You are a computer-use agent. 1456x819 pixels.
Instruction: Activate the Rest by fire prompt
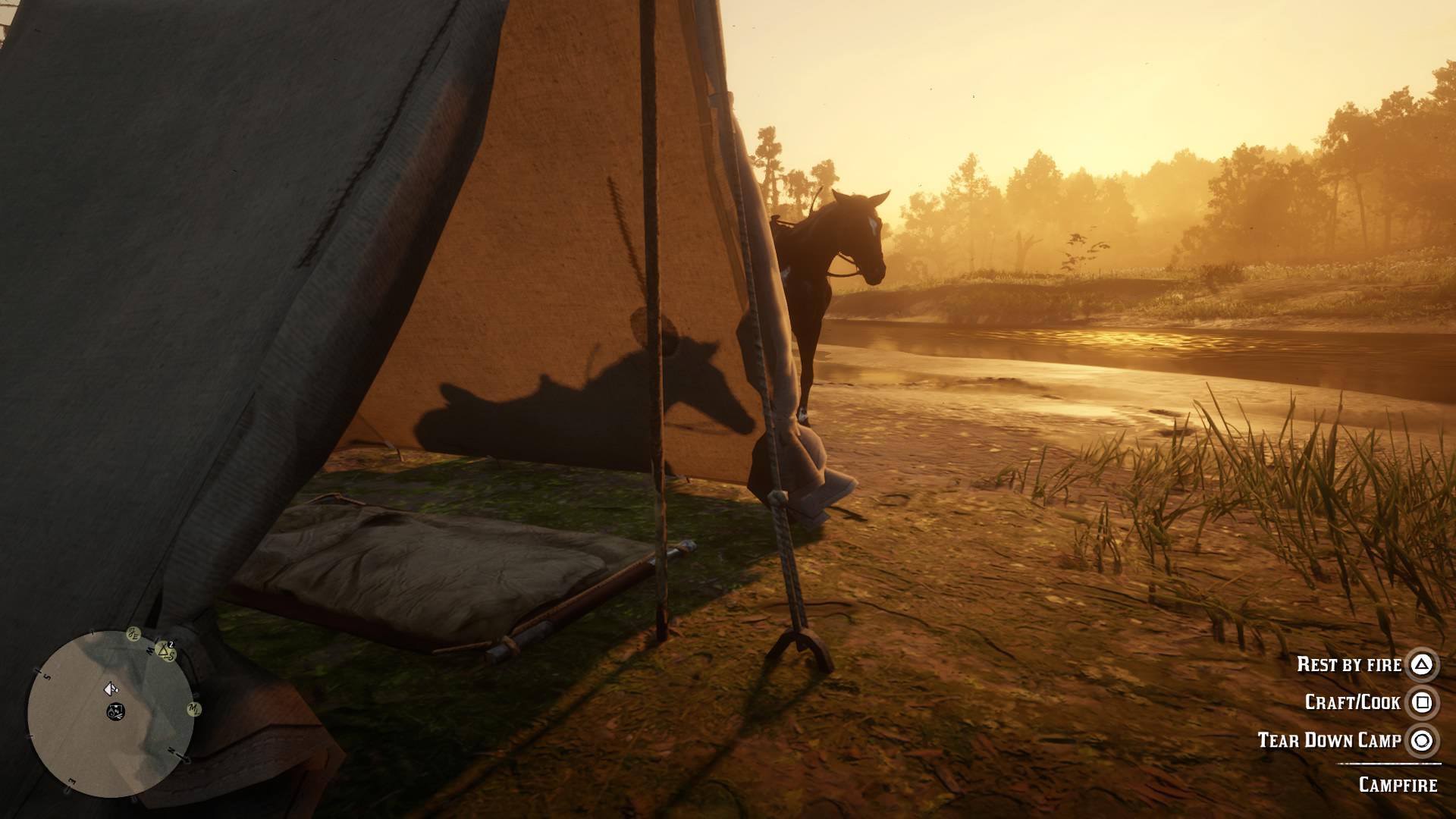[1349, 665]
